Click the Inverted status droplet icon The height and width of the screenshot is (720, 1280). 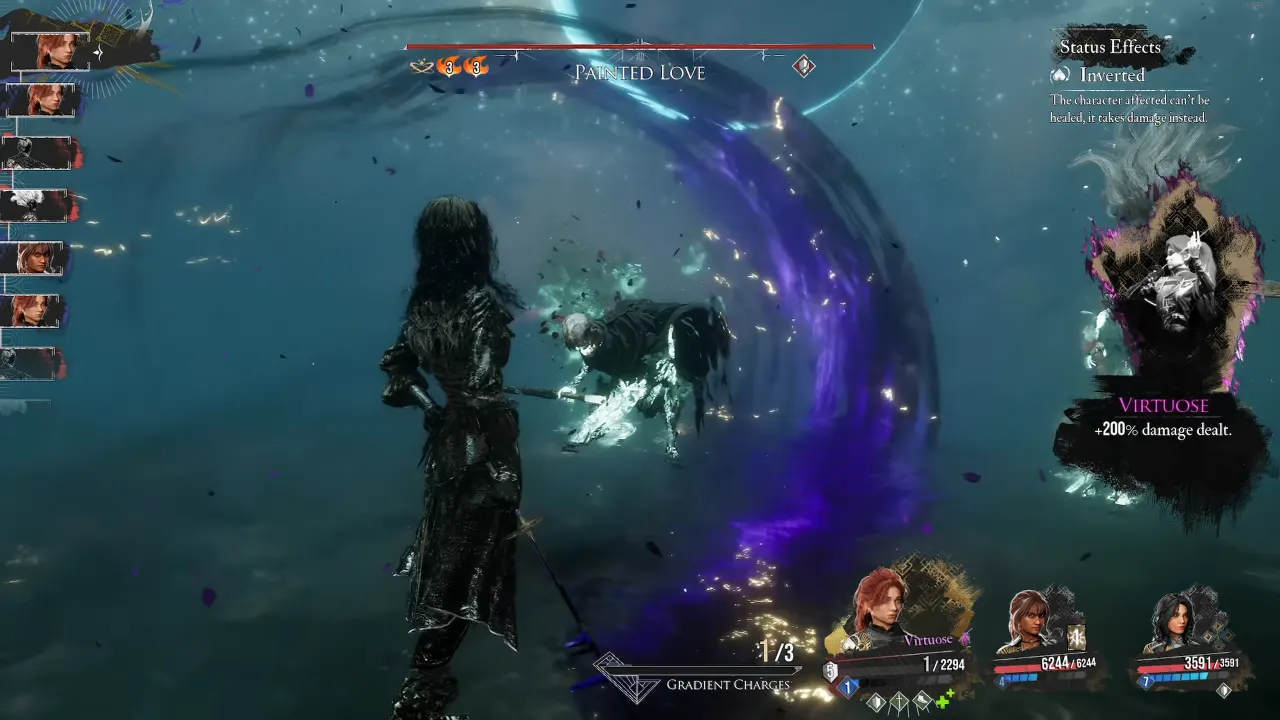1058,75
